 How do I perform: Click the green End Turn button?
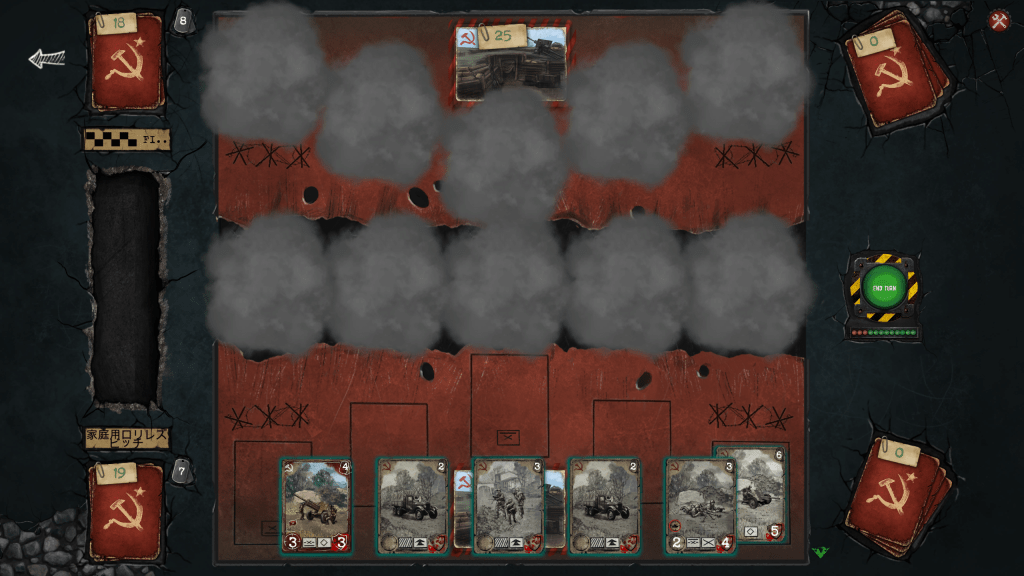pyautogui.click(x=882, y=288)
